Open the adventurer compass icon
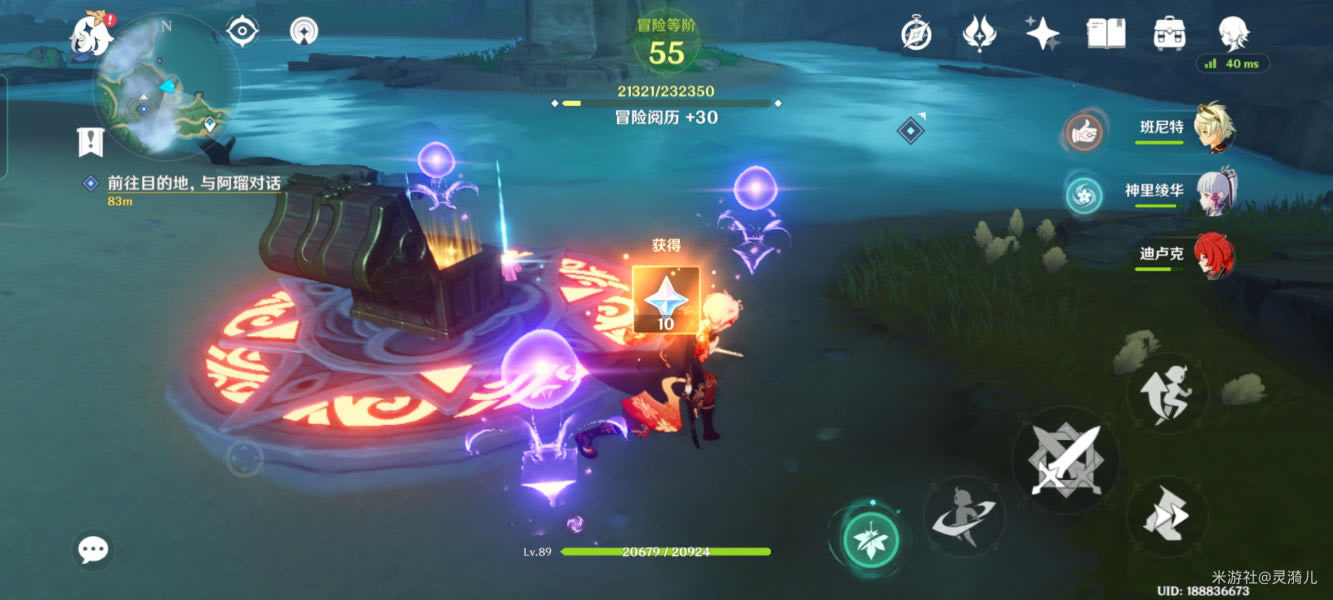The height and width of the screenshot is (600, 1333). 916,35
